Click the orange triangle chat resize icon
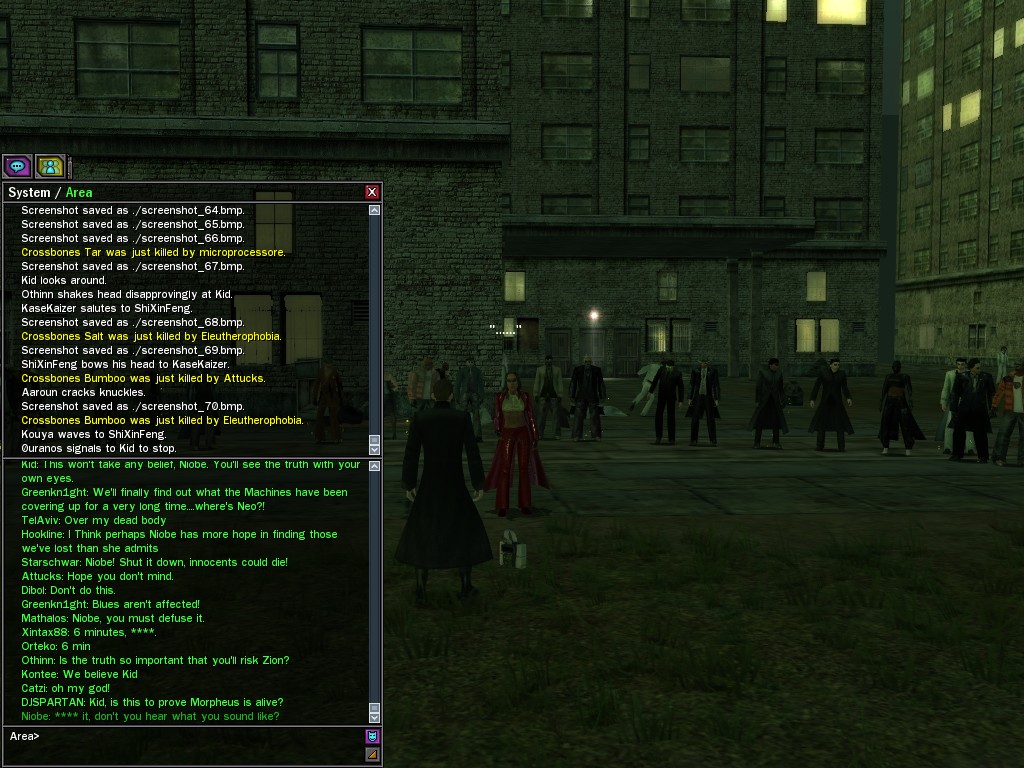 (372, 755)
